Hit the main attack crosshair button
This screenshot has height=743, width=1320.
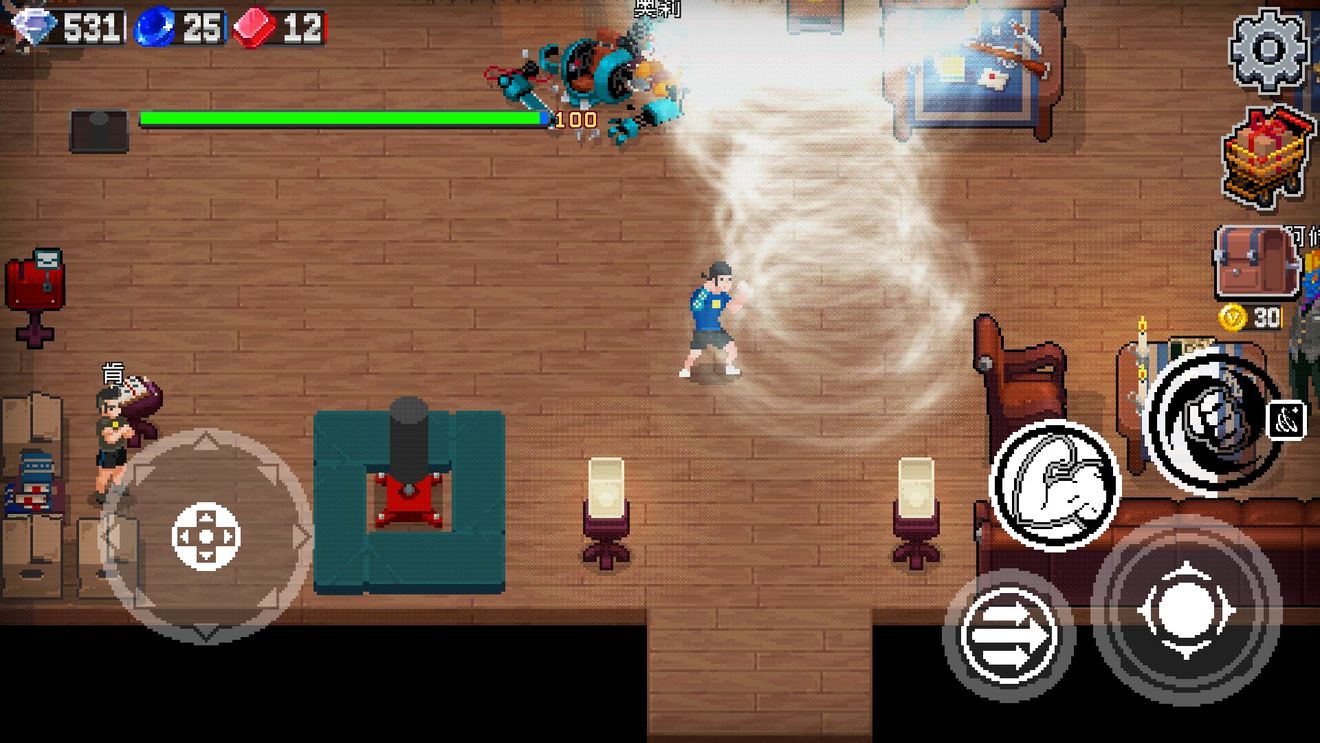pos(1186,609)
